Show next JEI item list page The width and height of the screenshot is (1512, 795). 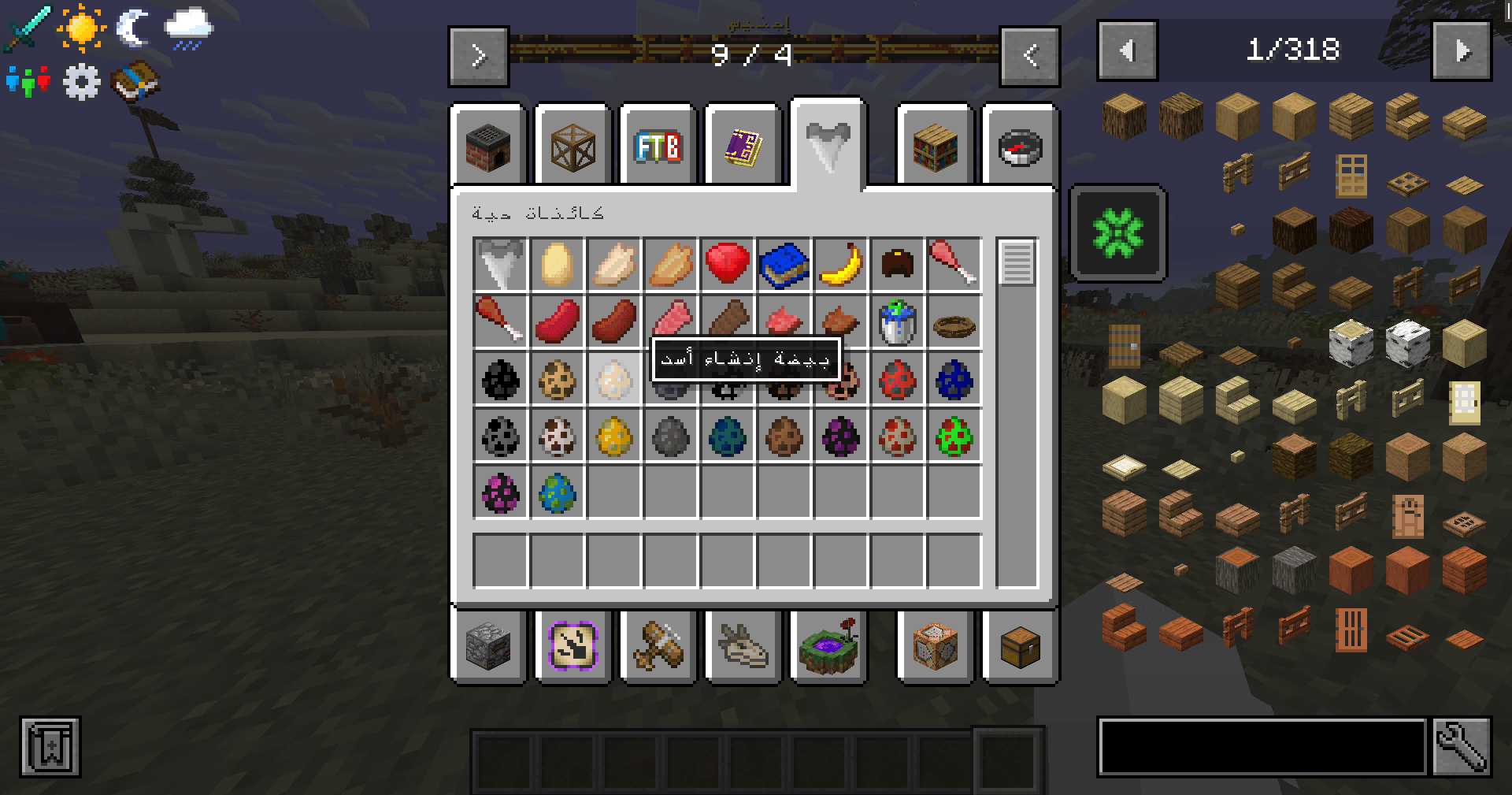[1462, 51]
